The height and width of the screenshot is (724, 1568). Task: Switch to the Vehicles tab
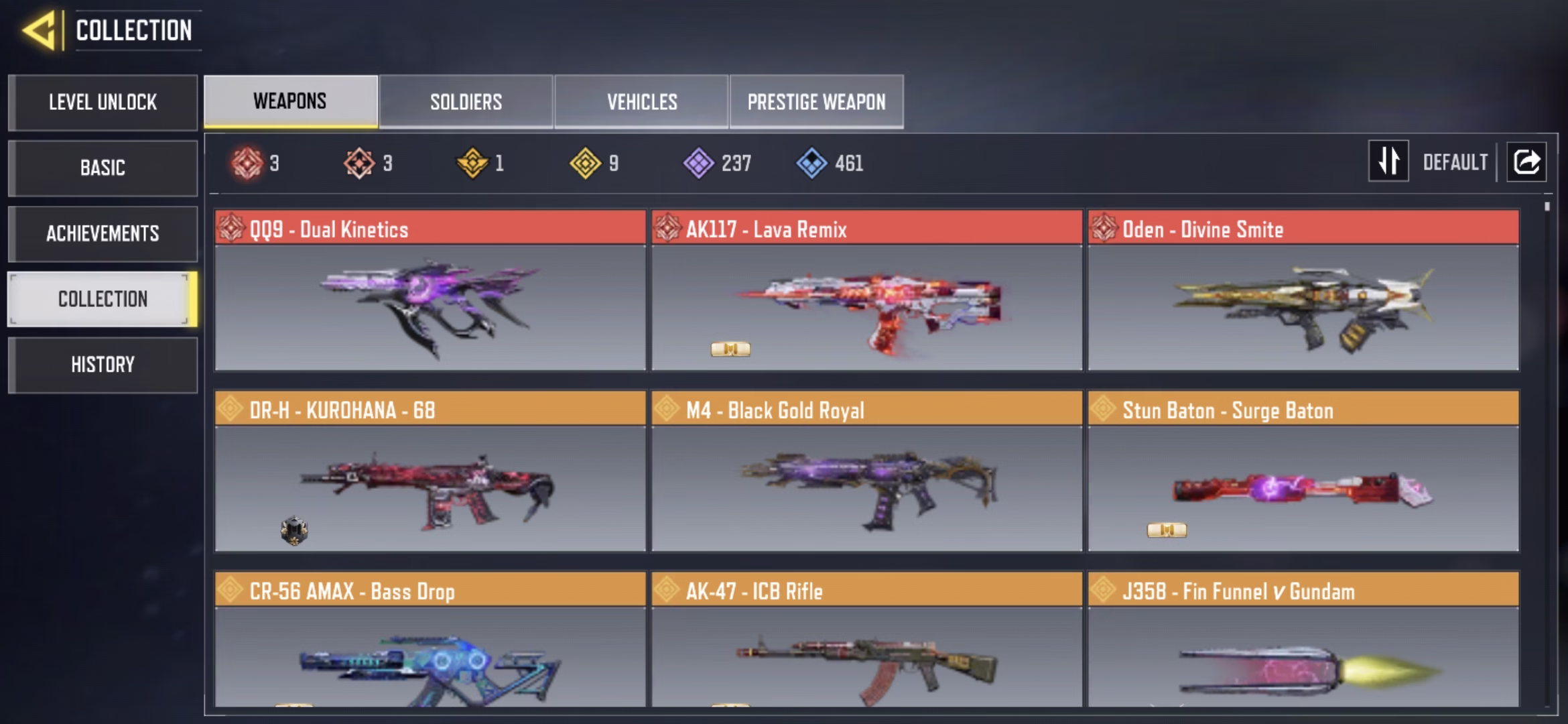coord(641,102)
